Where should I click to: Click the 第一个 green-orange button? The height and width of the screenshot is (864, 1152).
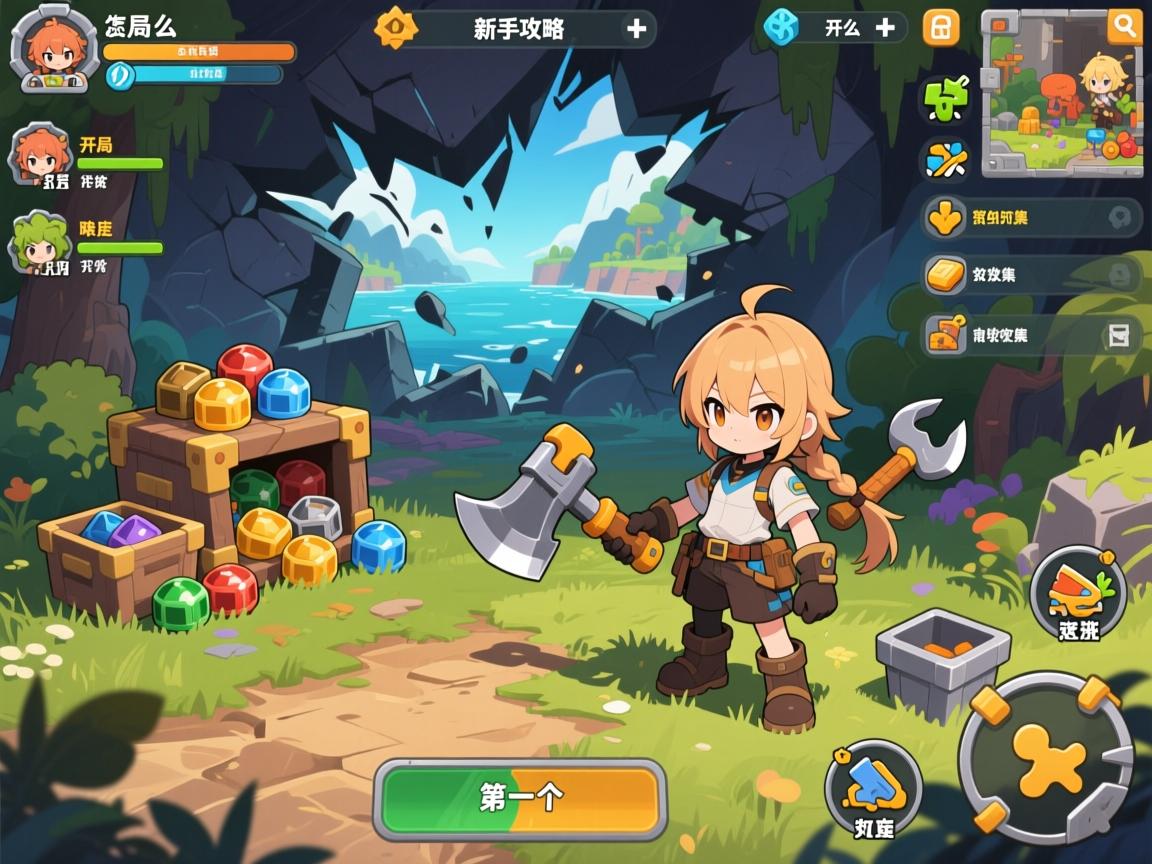coord(520,798)
